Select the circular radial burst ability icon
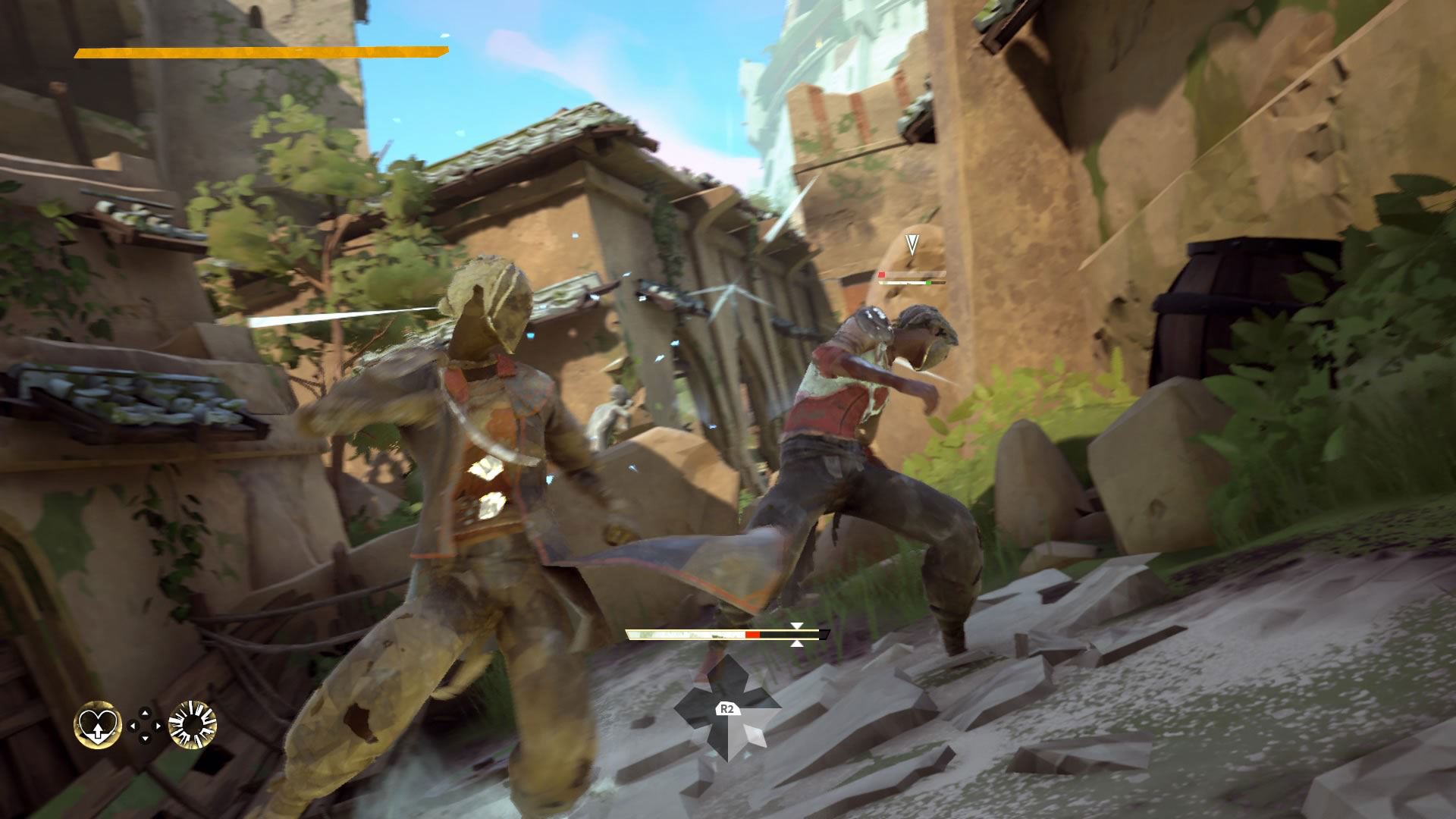 click(x=193, y=725)
